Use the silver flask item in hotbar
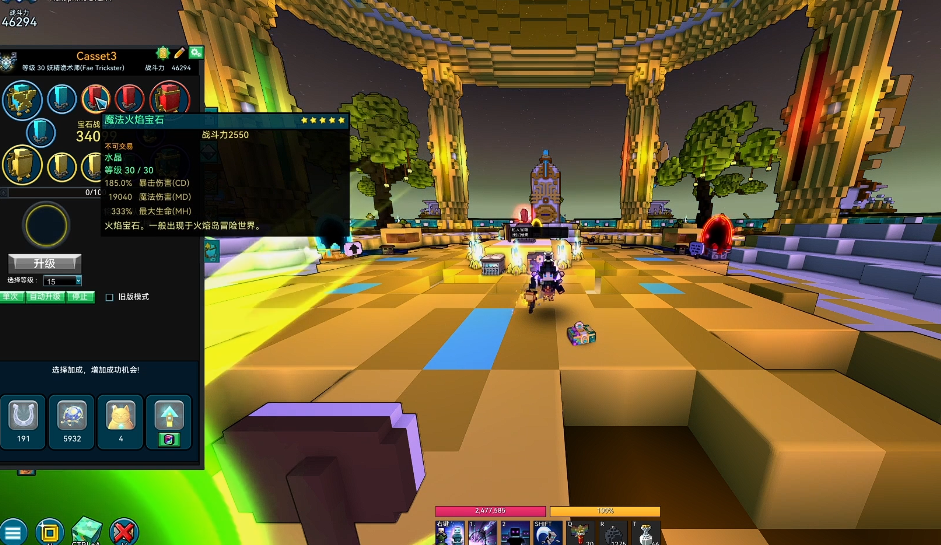 [x=647, y=534]
